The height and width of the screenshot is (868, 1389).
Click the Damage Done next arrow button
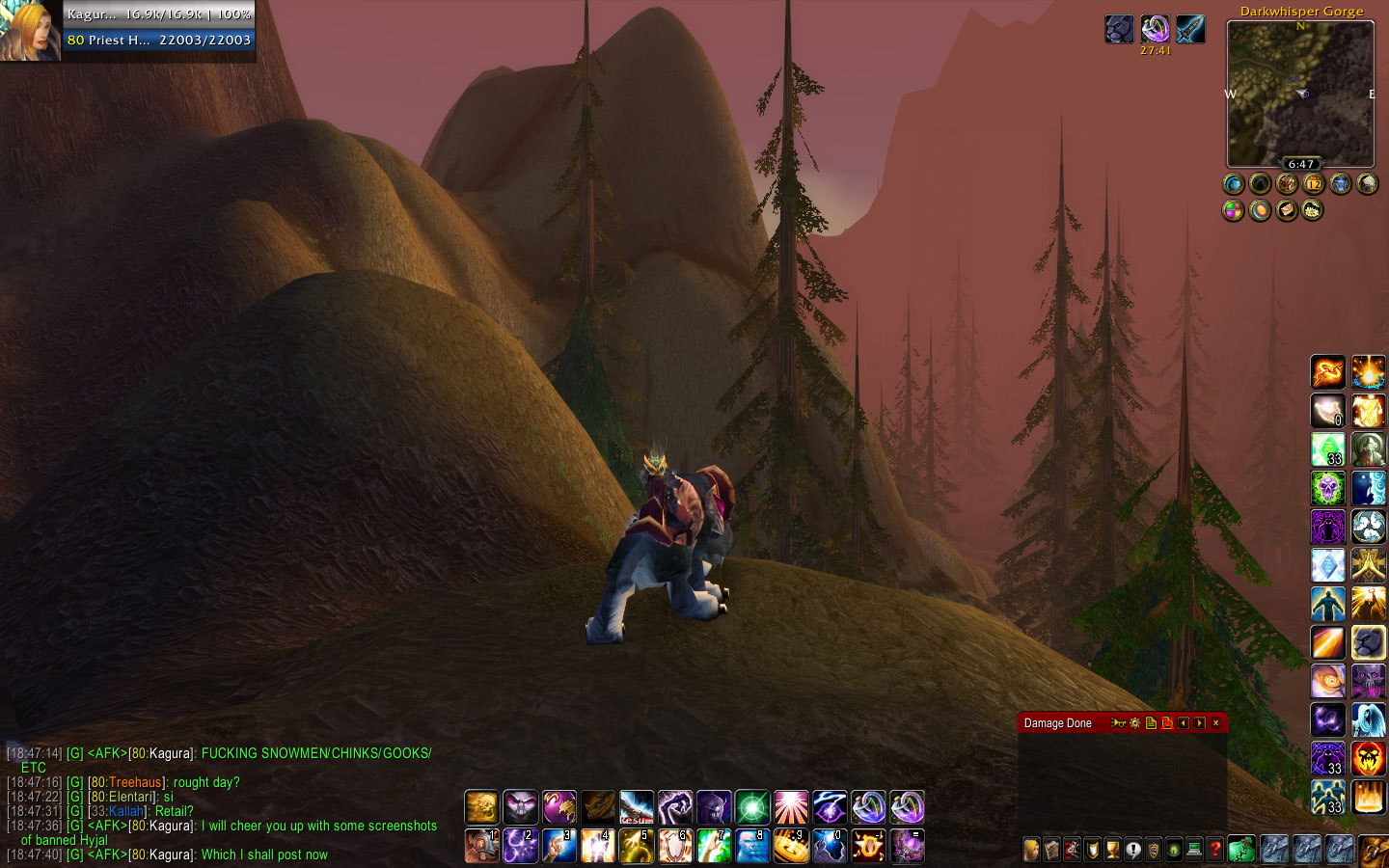pyautogui.click(x=1199, y=723)
